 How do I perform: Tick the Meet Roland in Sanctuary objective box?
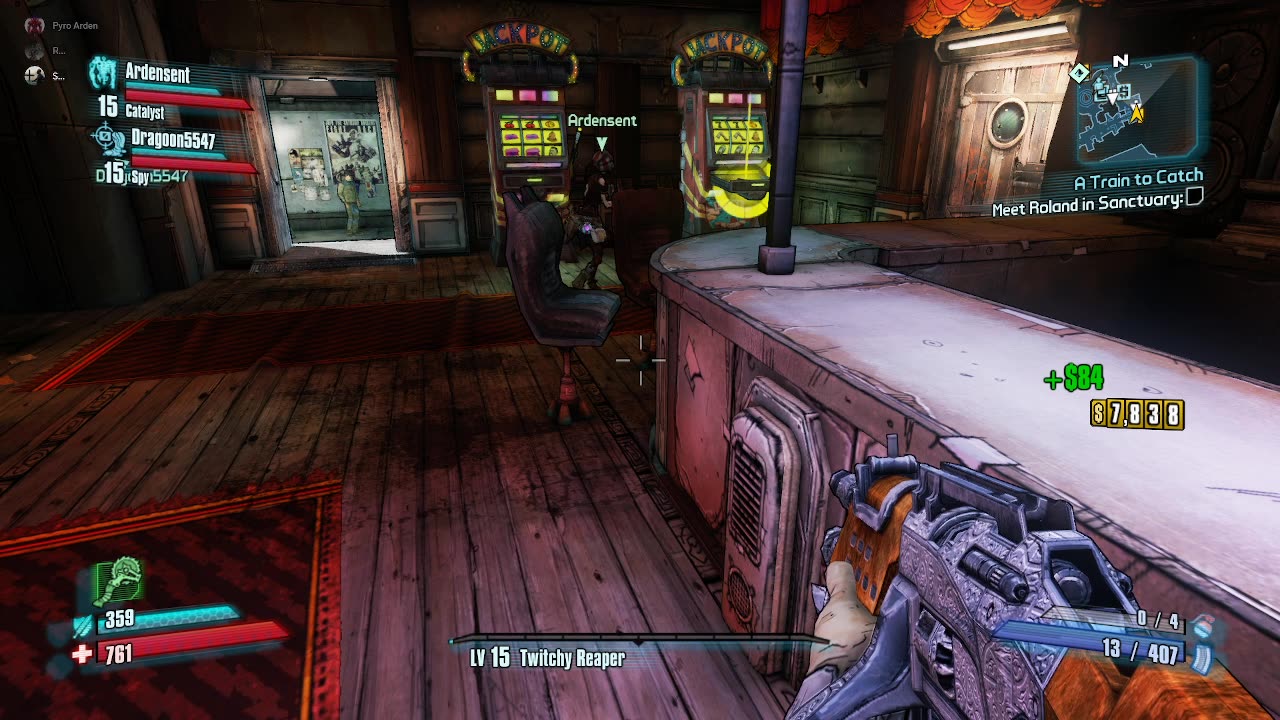(1193, 198)
